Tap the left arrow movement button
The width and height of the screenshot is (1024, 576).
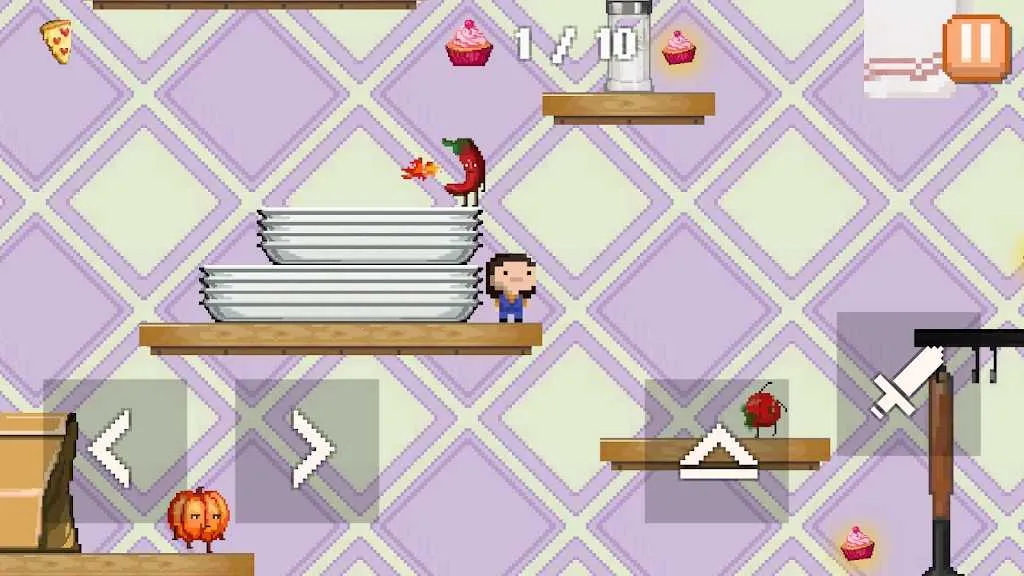click(114, 450)
